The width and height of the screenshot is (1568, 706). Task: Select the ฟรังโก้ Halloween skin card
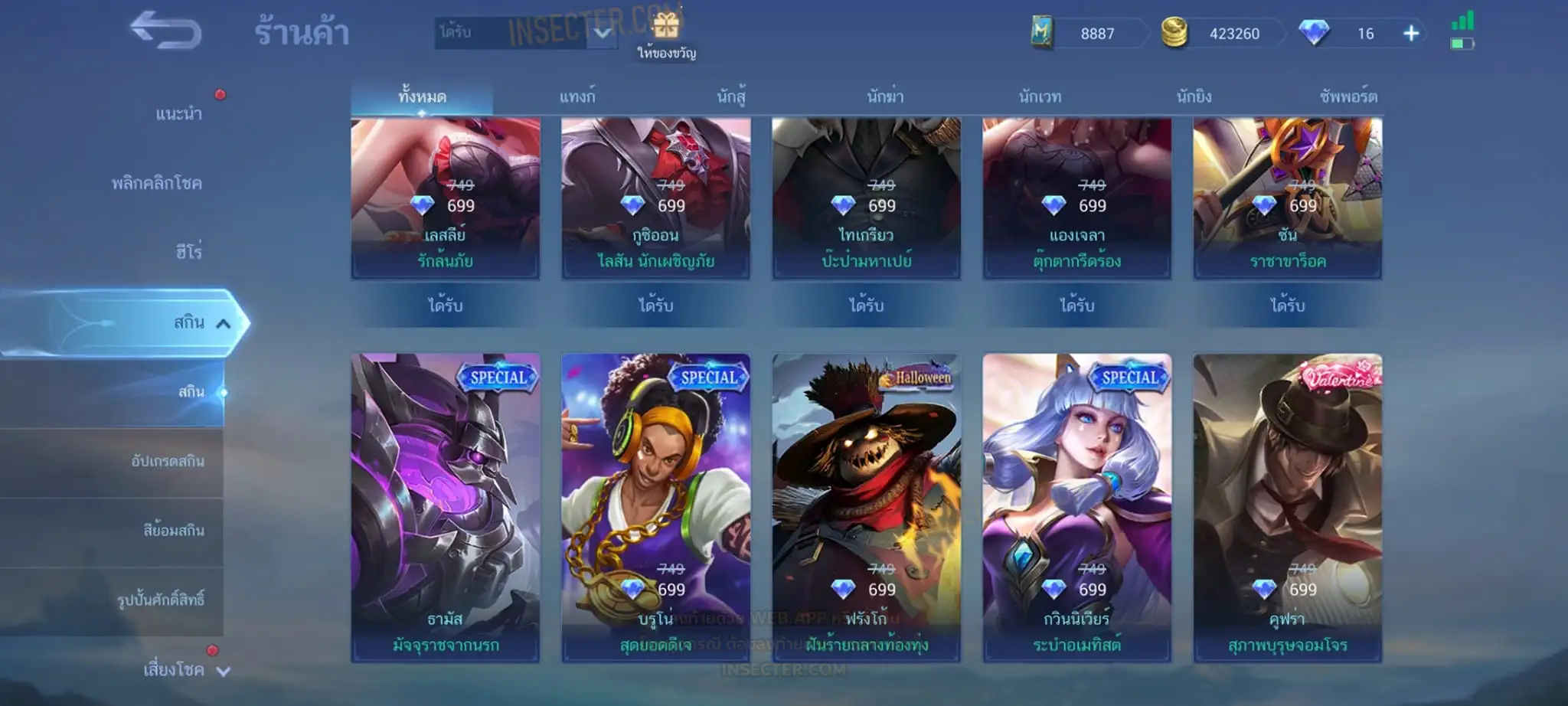[x=866, y=507]
